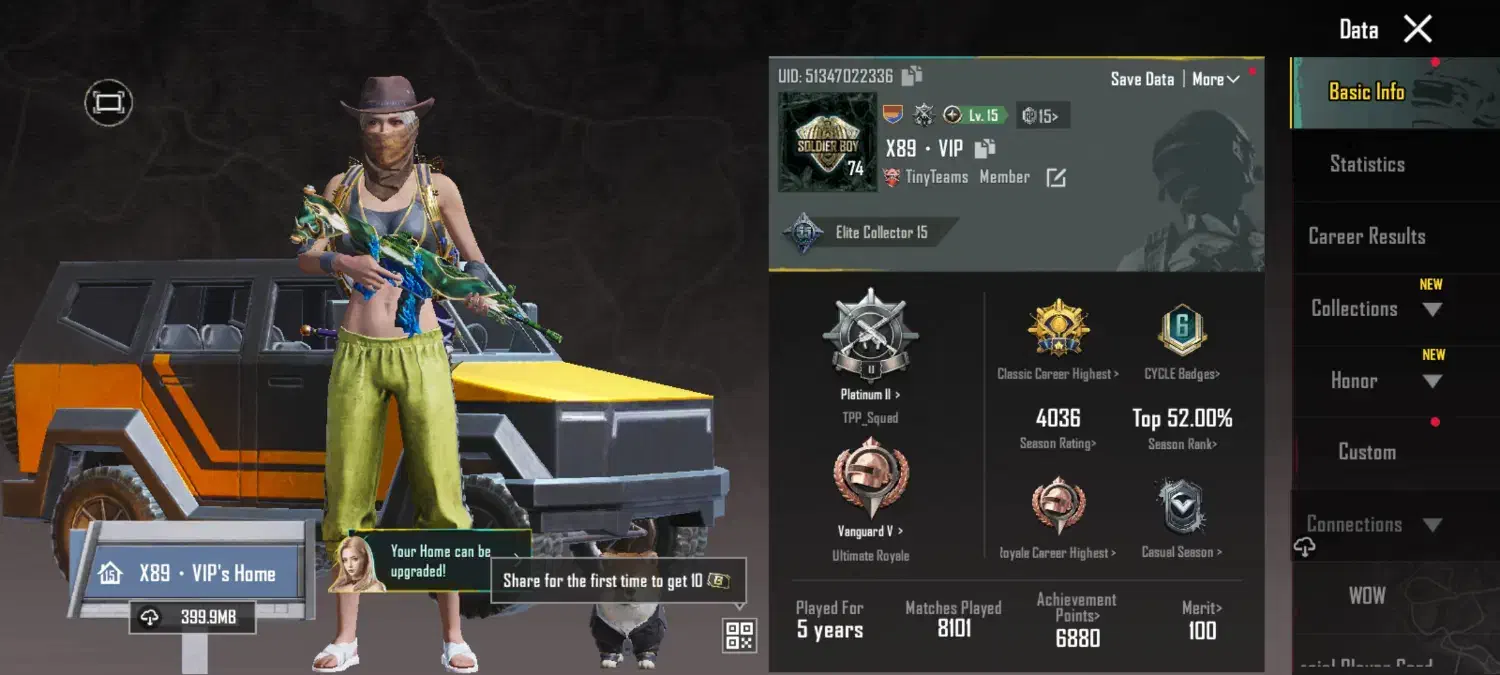1500x675 pixels.
Task: Select the Basic Info tab
Action: pos(1367,92)
